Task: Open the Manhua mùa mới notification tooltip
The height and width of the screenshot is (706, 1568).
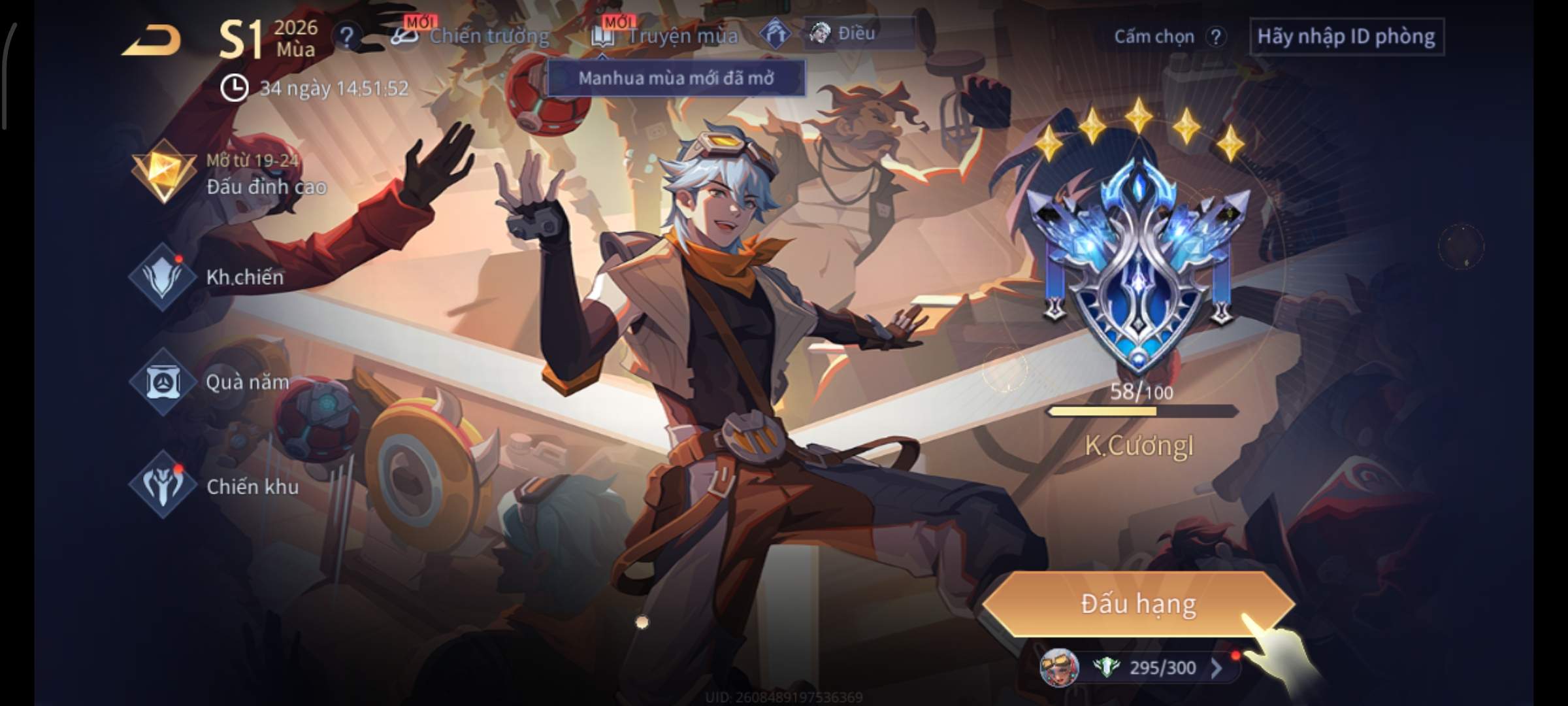Action: (x=676, y=78)
